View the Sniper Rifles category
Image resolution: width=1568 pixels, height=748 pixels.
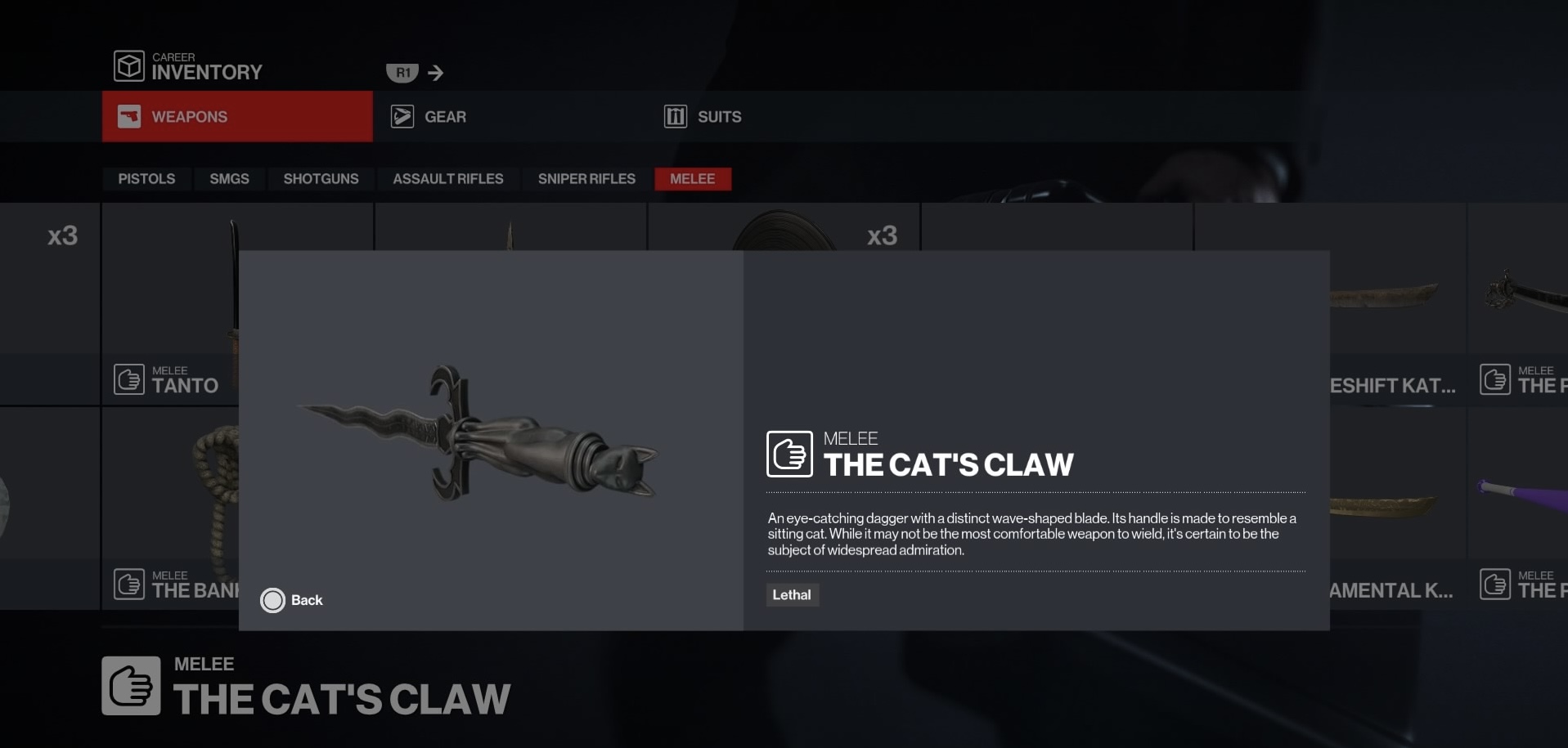[x=586, y=179]
